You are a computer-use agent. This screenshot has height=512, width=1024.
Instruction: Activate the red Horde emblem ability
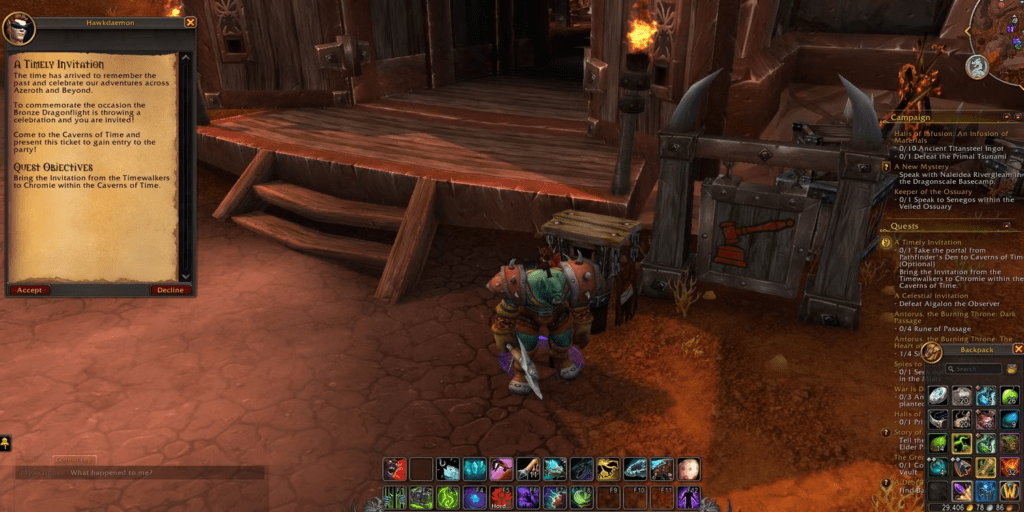click(x=499, y=497)
